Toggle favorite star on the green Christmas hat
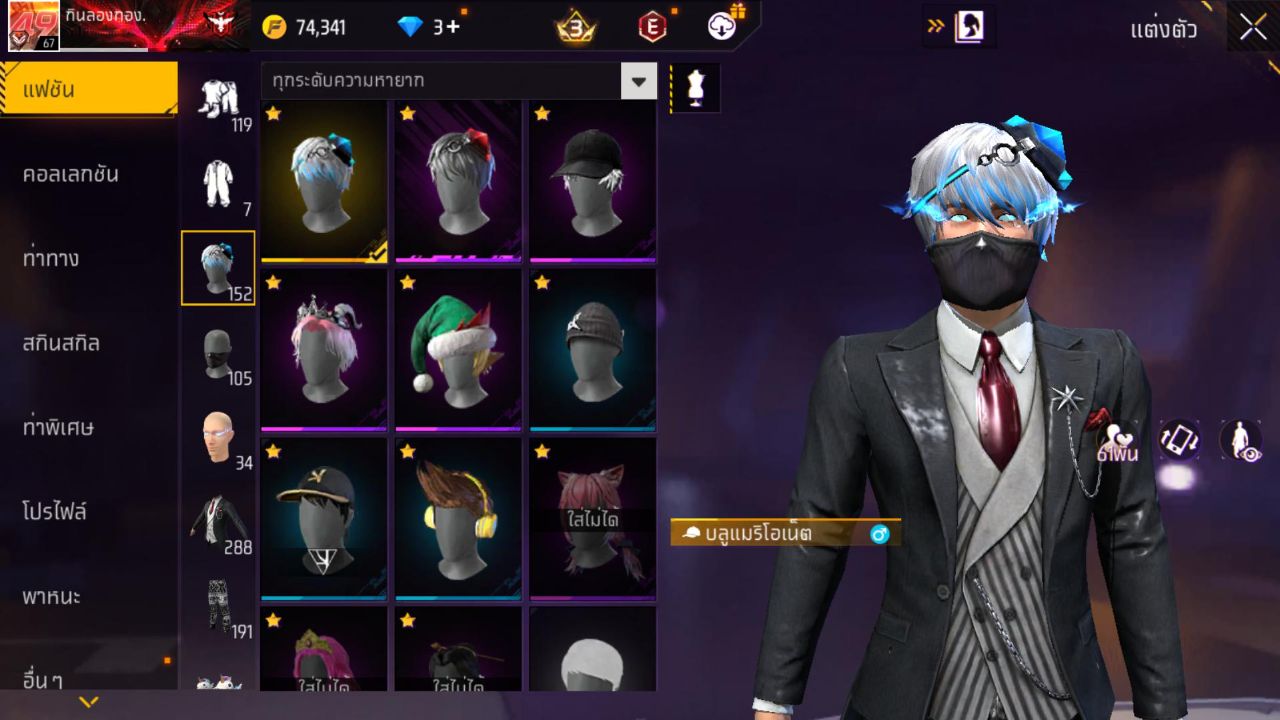Image resolution: width=1280 pixels, height=720 pixels. coord(407,284)
